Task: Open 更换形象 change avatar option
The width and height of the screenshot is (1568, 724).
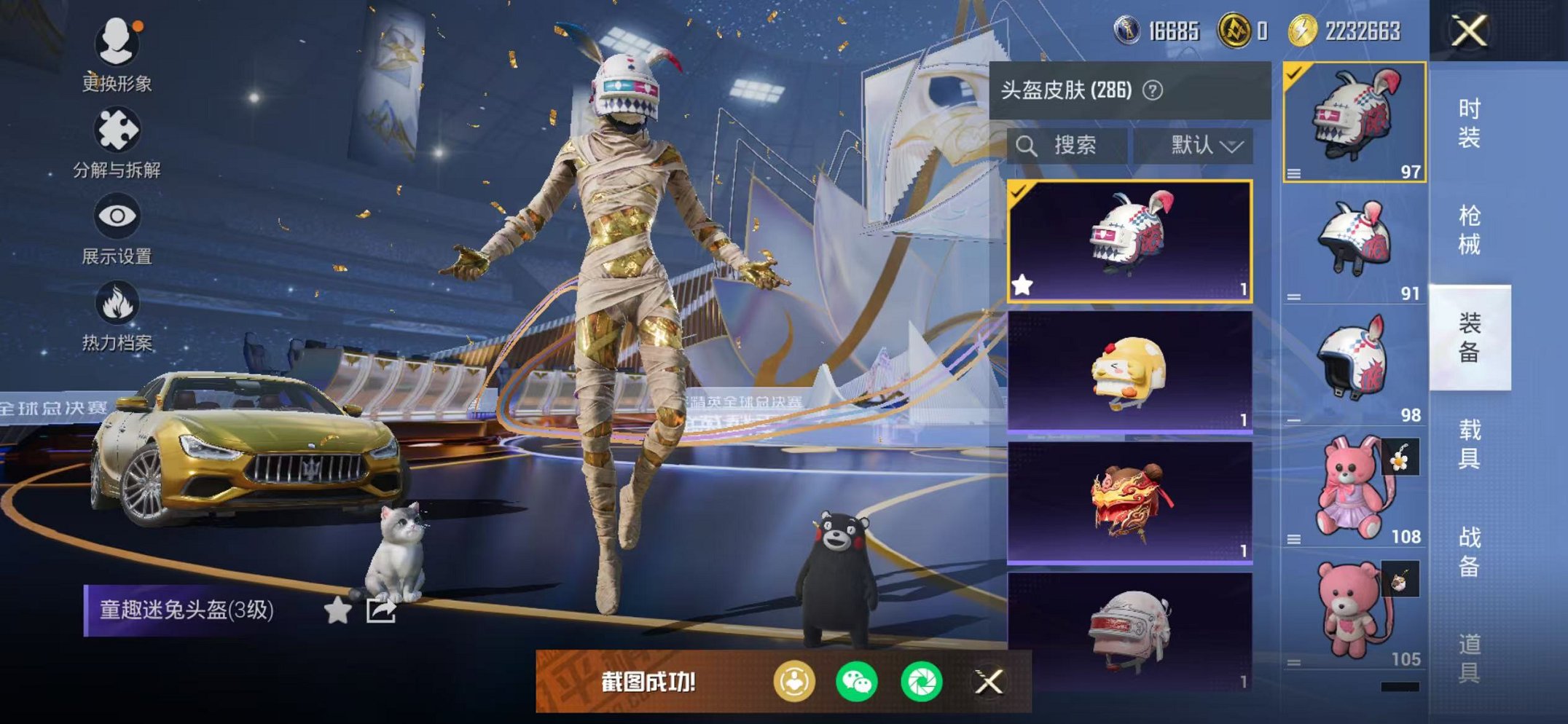Action: (117, 55)
